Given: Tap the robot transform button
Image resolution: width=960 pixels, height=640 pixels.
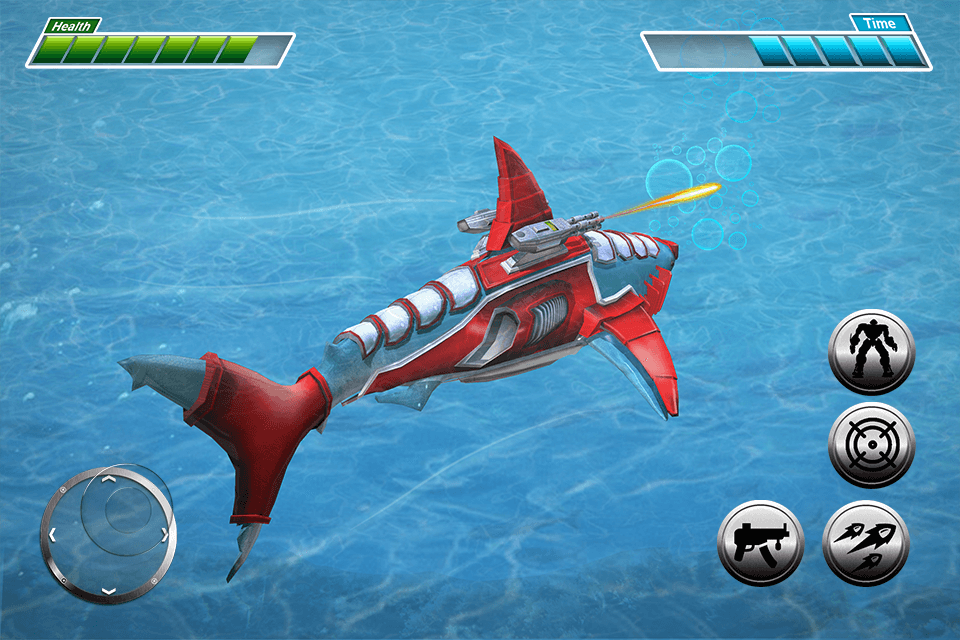Looking at the screenshot, I should (x=871, y=351).
